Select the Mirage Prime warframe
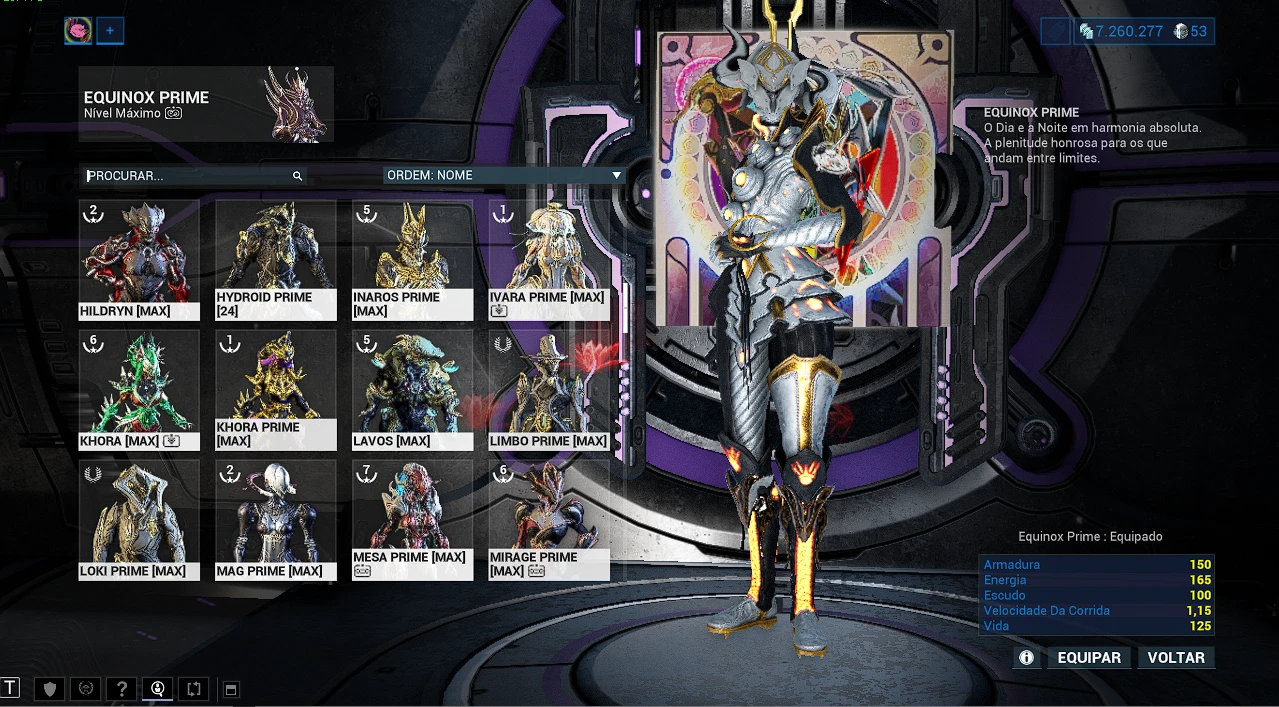The height and width of the screenshot is (707, 1279). pos(549,520)
